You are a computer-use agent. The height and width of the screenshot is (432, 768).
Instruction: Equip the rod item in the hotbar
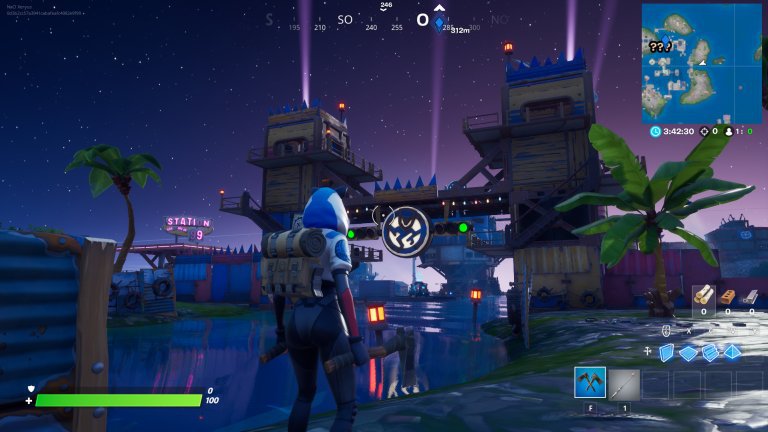pos(625,383)
